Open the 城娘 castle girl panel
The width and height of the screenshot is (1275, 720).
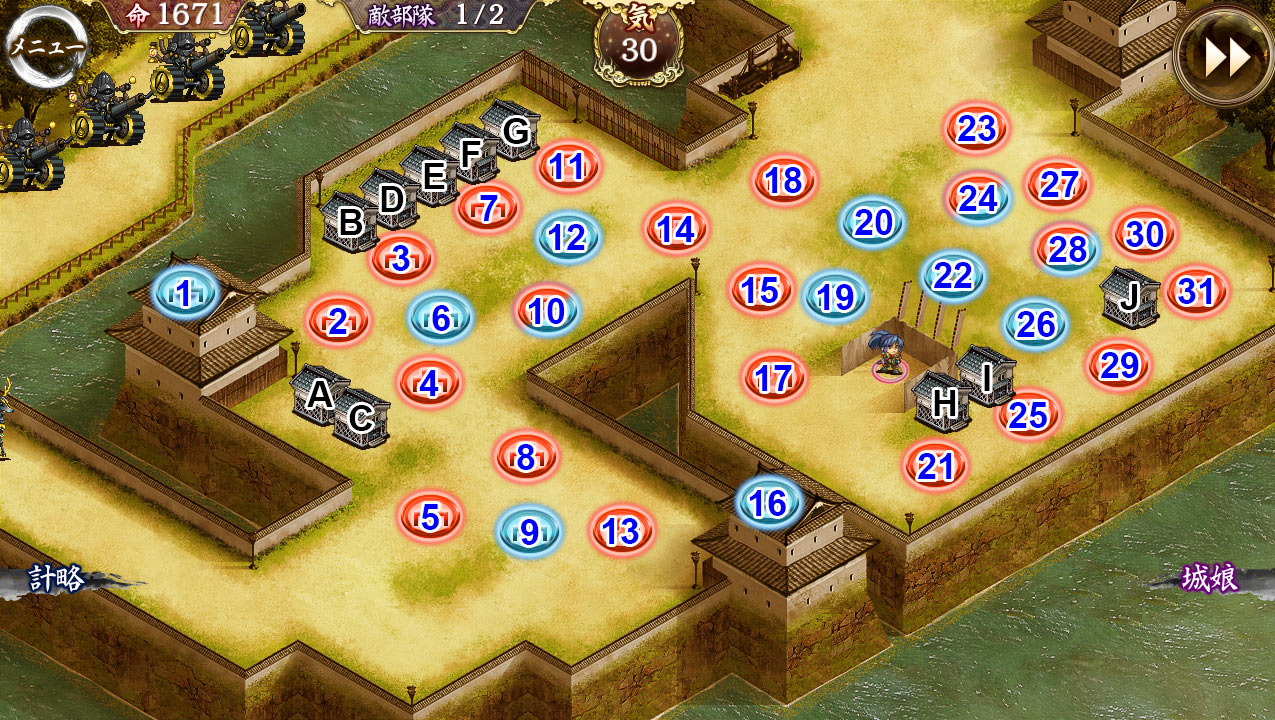click(x=1210, y=578)
